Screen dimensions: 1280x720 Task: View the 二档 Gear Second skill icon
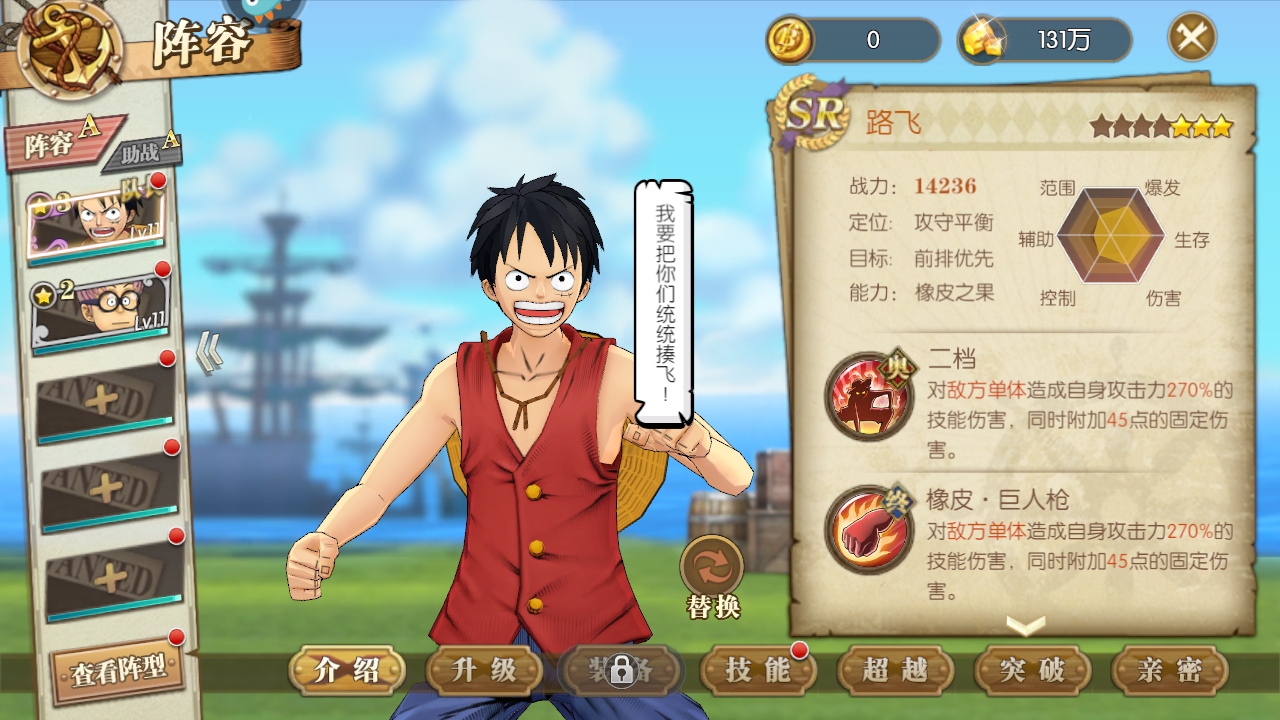(x=868, y=396)
